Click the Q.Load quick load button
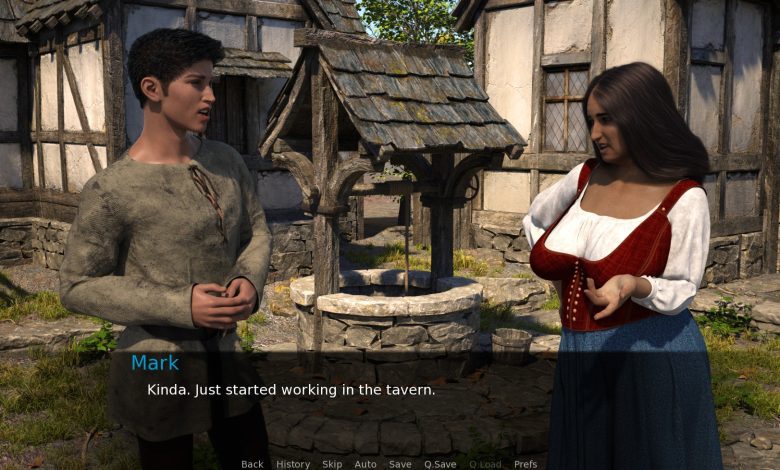Image resolution: width=780 pixels, height=470 pixels. coord(485,464)
